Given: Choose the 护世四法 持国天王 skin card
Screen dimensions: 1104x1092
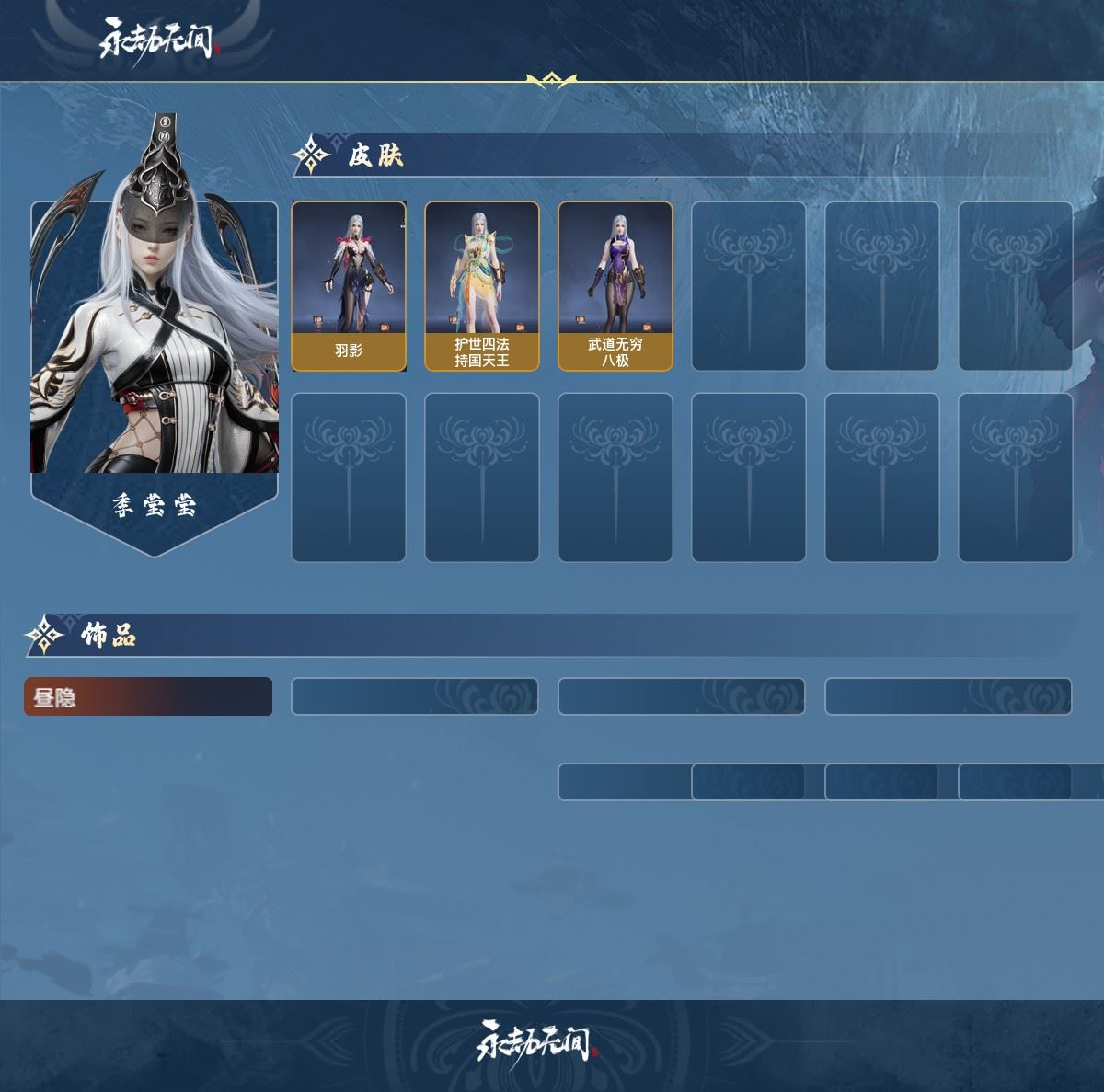Looking at the screenshot, I should (482, 286).
